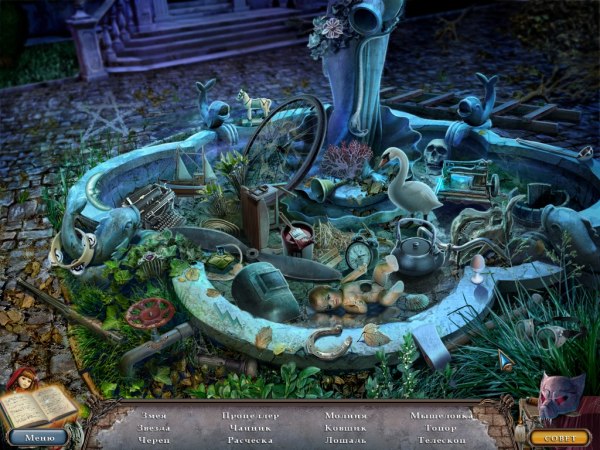
Task: Open the Меню button
Action: [x=38, y=437]
